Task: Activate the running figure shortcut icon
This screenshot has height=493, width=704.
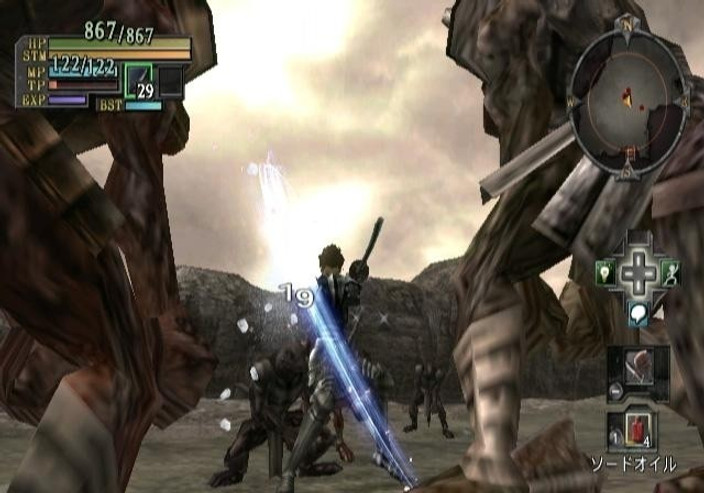Action: 673,271
